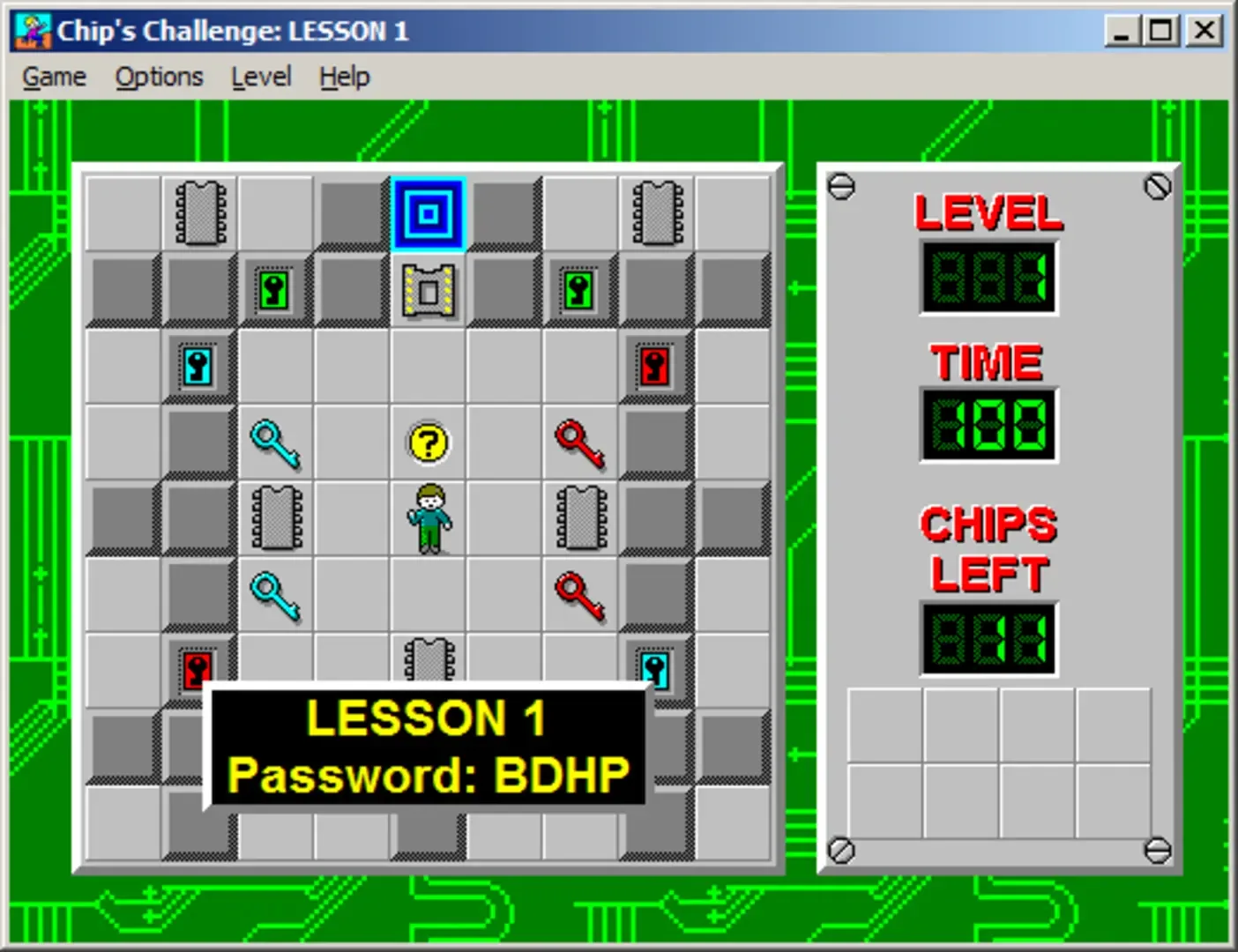Select Chip's character in the grid center
This screenshot has width=1238, height=952.
point(428,519)
